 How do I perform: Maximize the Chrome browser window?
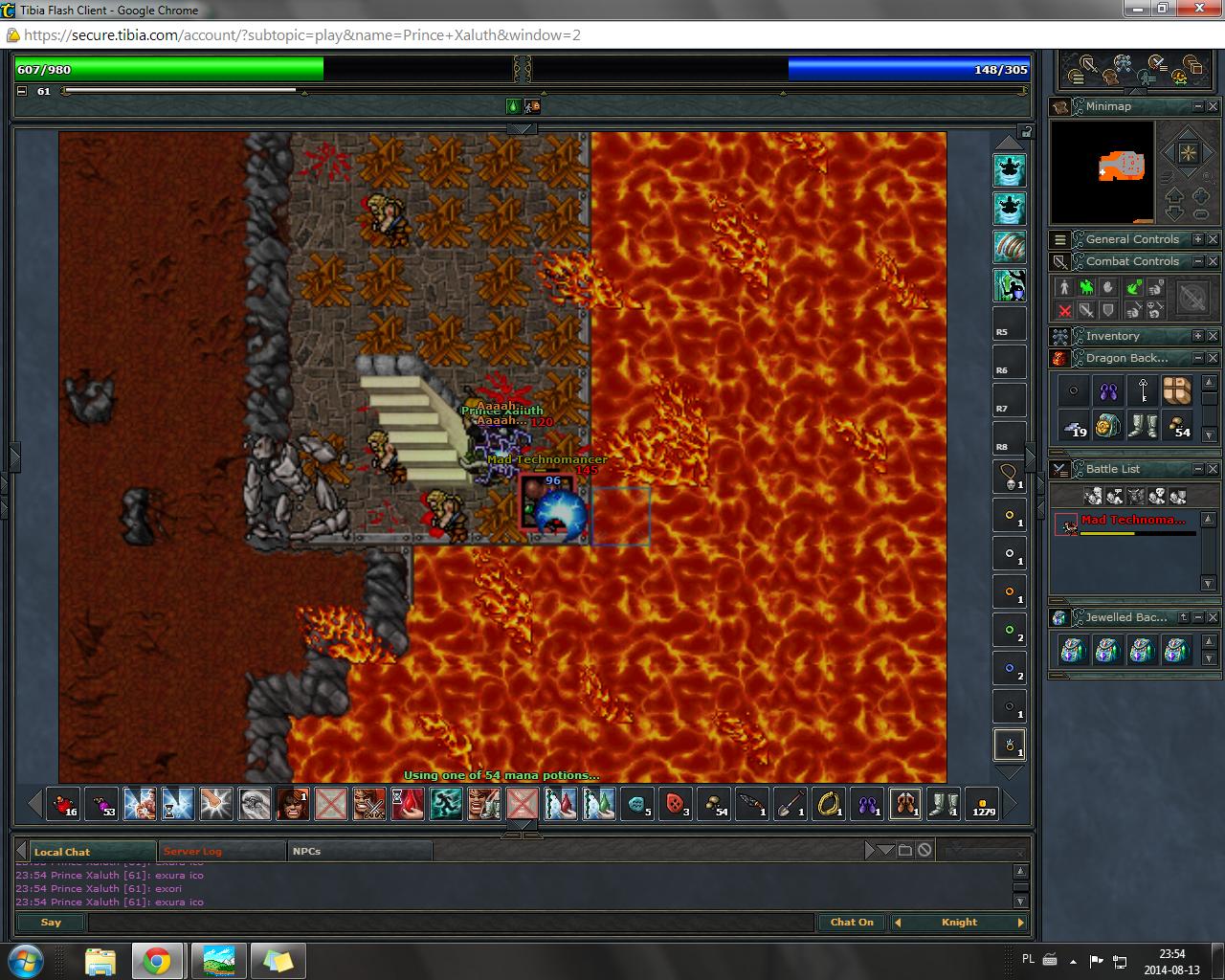[1163, 9]
